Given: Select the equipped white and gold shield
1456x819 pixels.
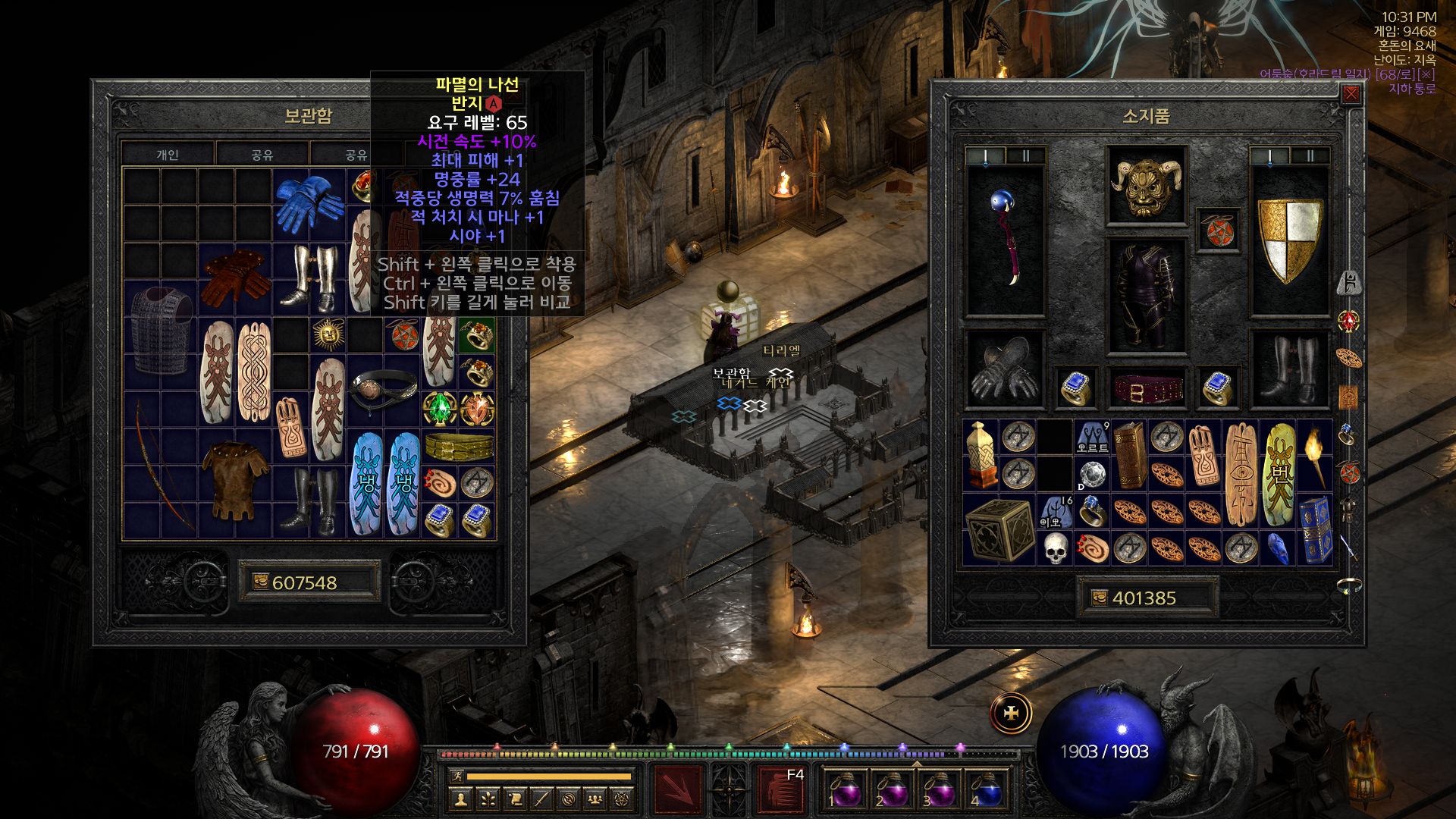Looking at the screenshot, I should pos(1289,240).
